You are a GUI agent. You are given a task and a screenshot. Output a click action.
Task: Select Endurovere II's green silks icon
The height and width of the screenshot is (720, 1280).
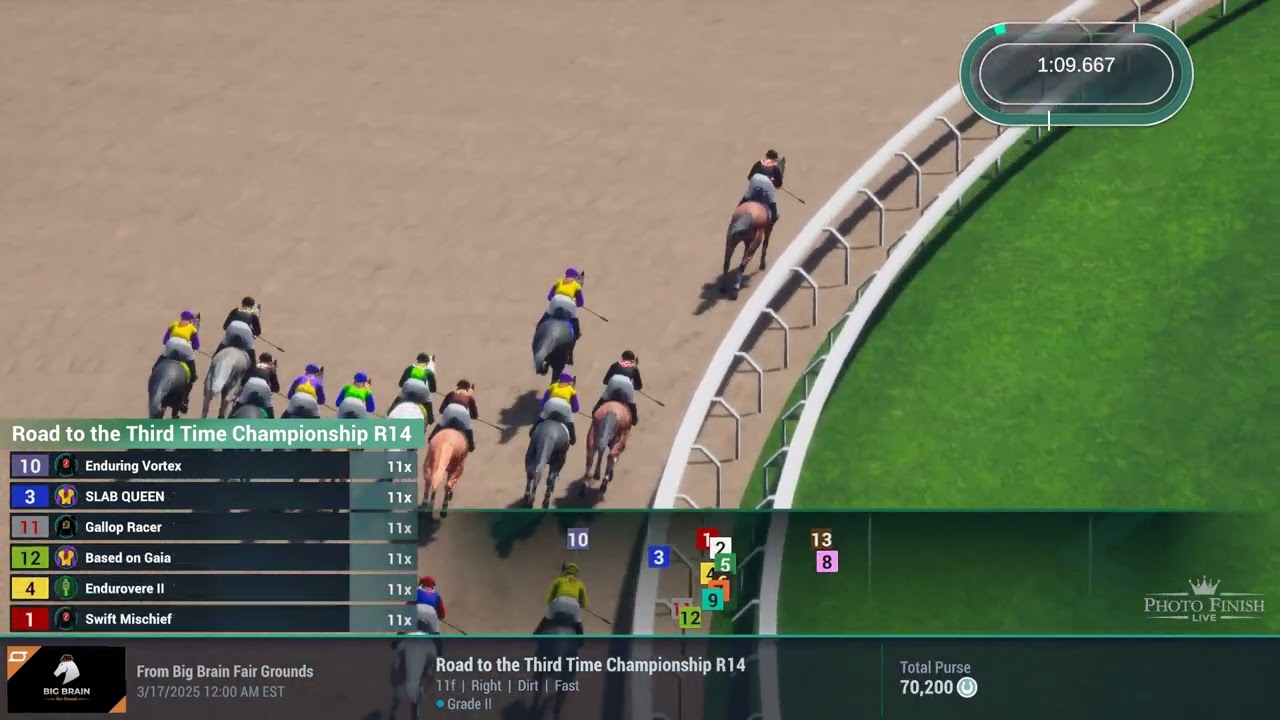pyautogui.click(x=65, y=588)
